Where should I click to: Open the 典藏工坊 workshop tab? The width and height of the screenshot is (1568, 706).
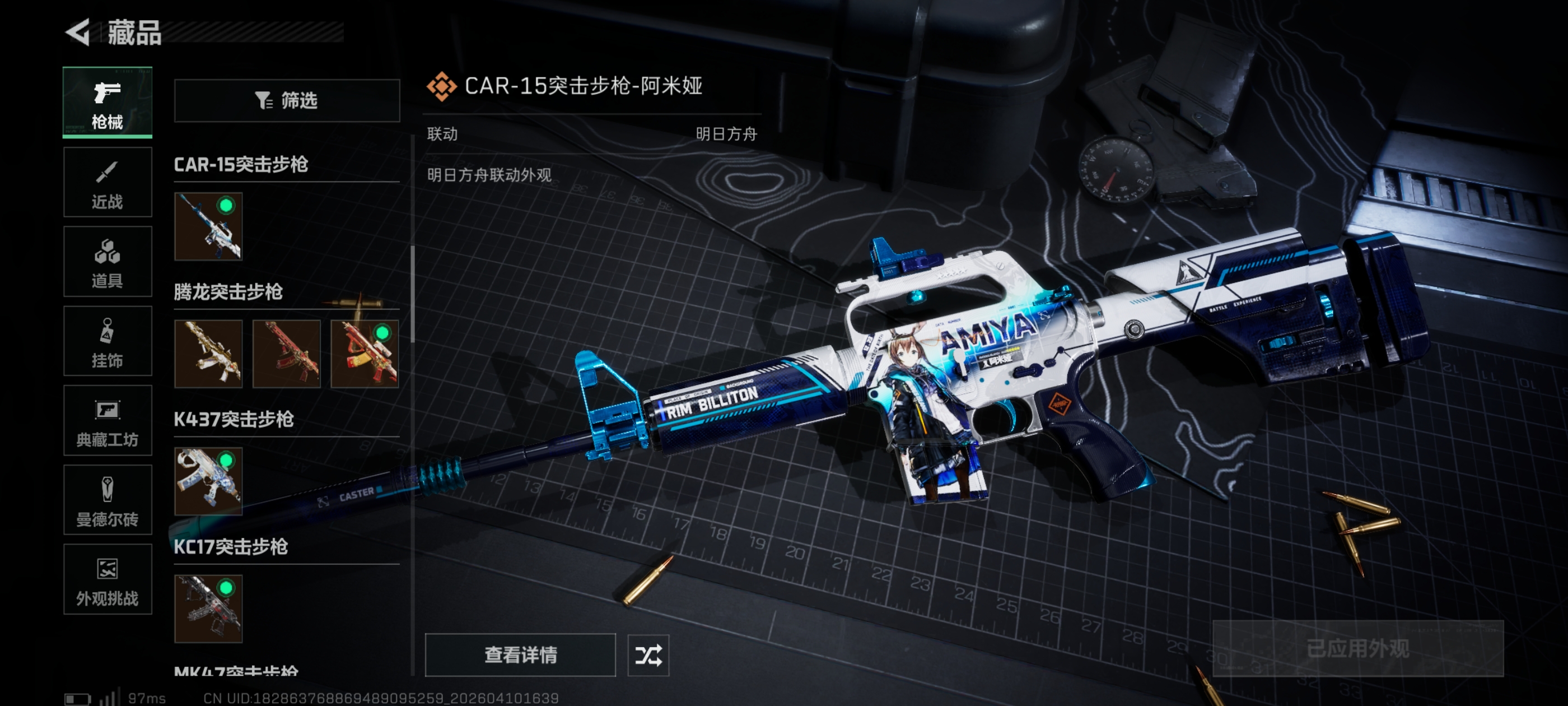(107, 420)
